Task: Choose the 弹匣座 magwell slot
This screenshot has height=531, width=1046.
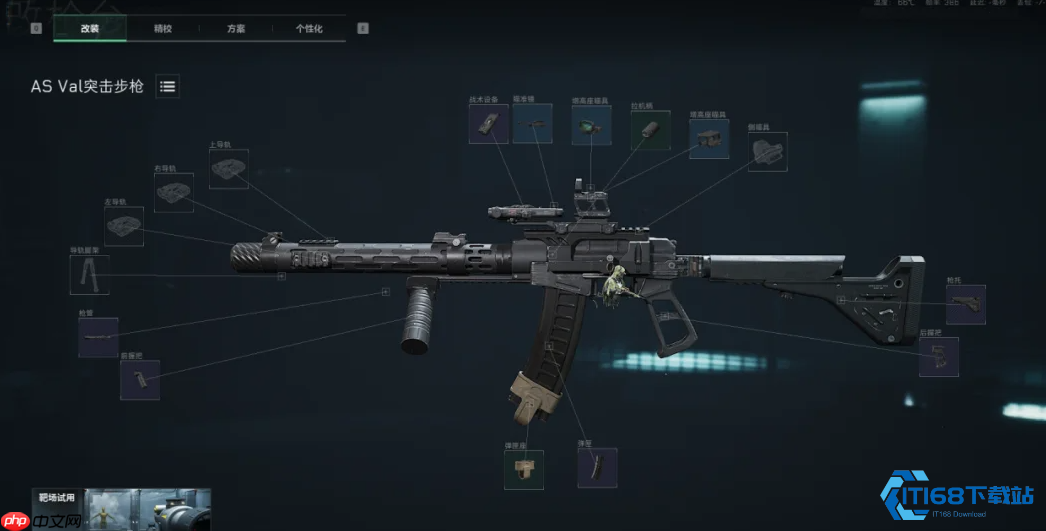Action: tap(524, 469)
